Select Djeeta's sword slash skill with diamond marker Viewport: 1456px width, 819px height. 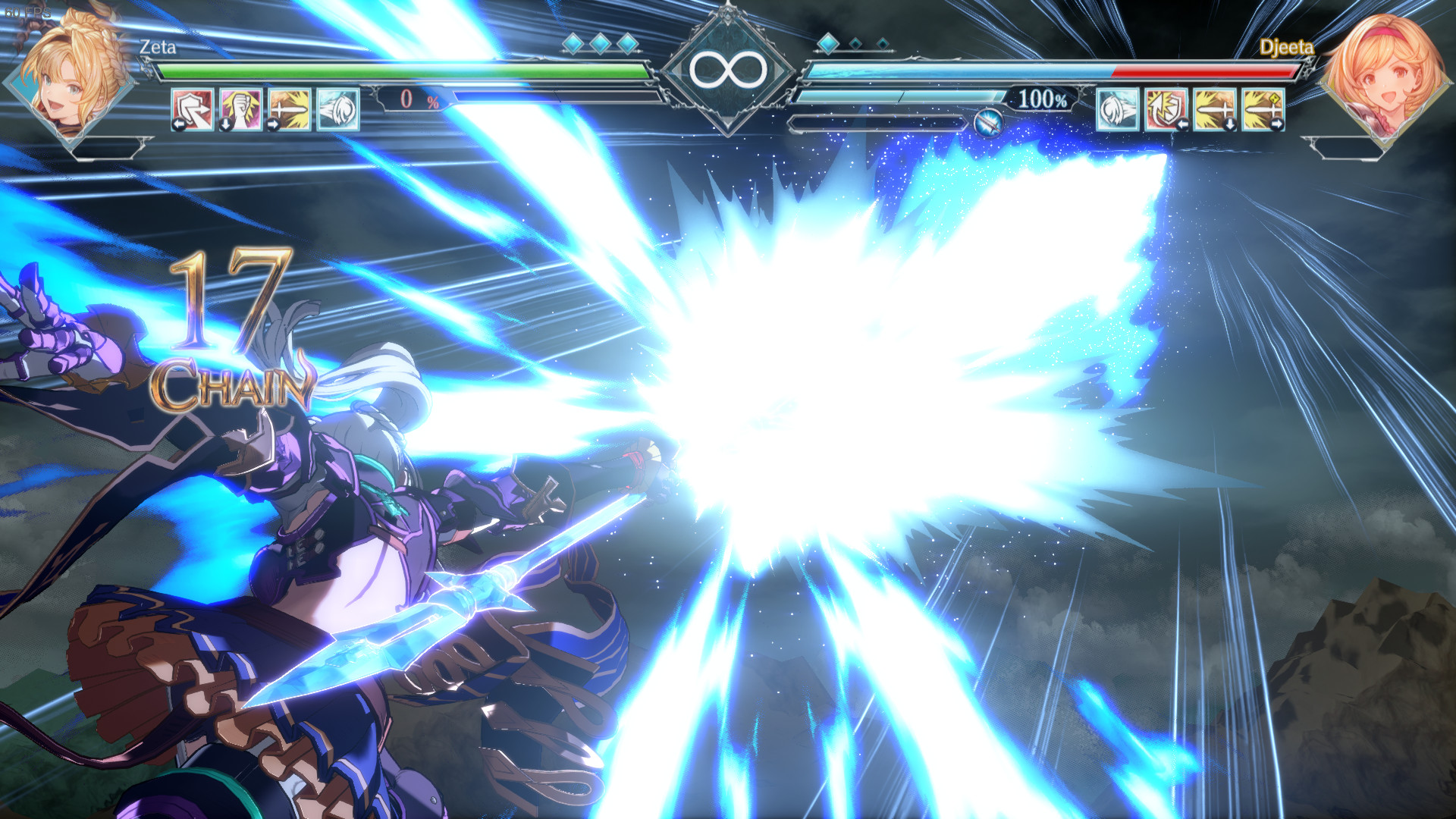pos(1264,108)
